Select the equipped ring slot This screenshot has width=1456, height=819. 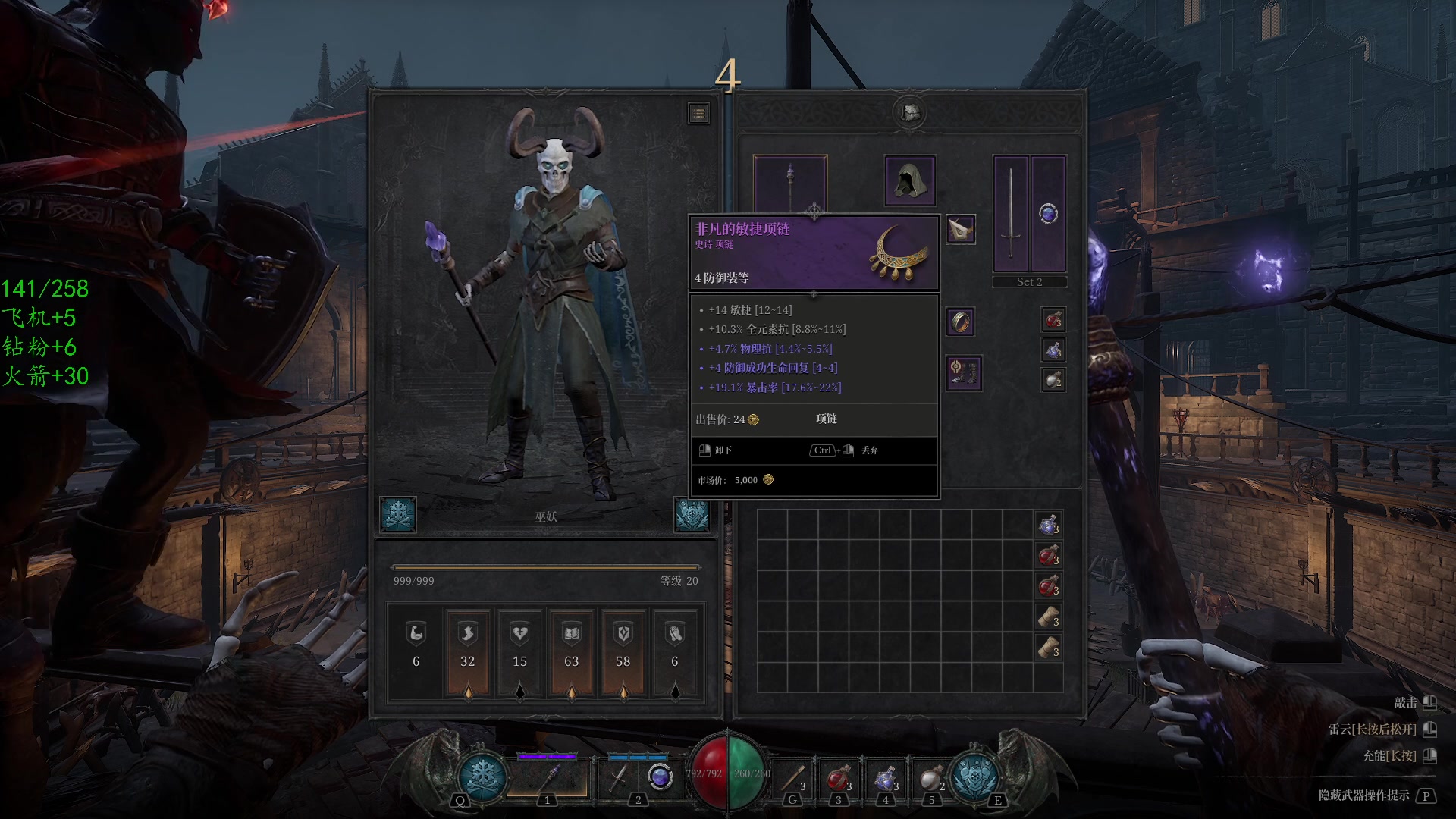click(960, 322)
